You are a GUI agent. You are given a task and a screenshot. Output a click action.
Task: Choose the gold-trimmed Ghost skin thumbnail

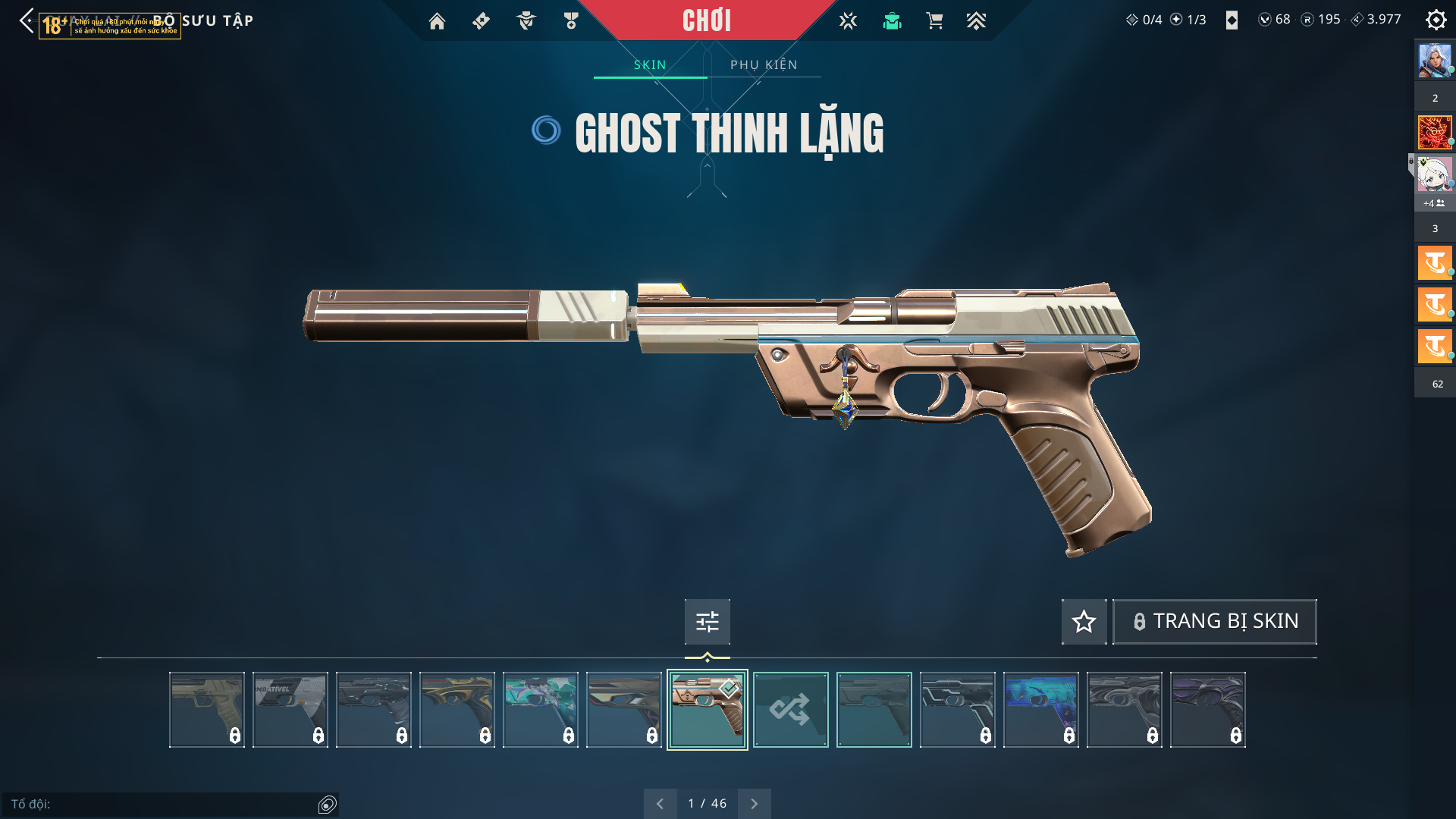tap(457, 710)
